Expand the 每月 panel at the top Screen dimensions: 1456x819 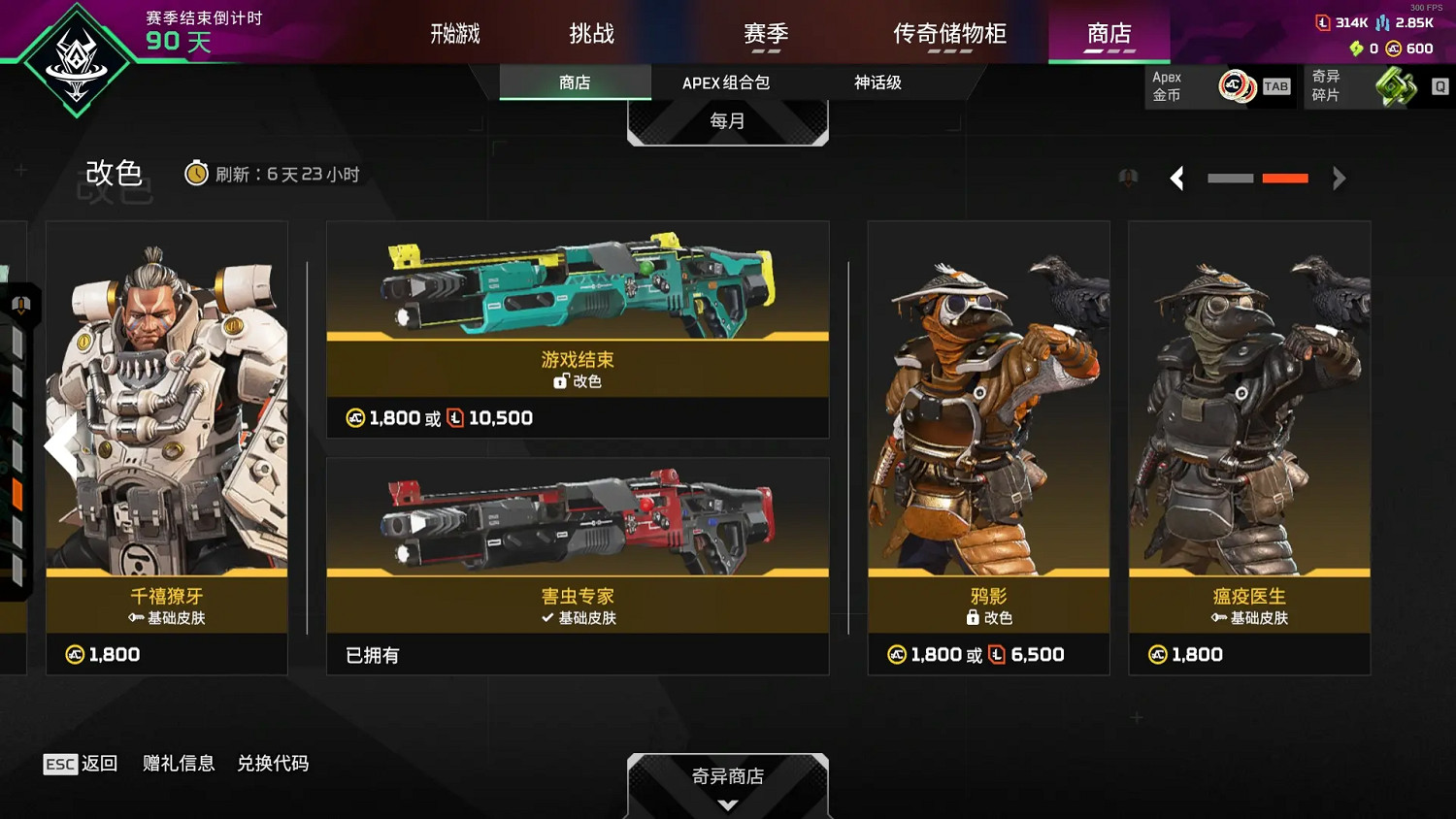[x=728, y=119]
